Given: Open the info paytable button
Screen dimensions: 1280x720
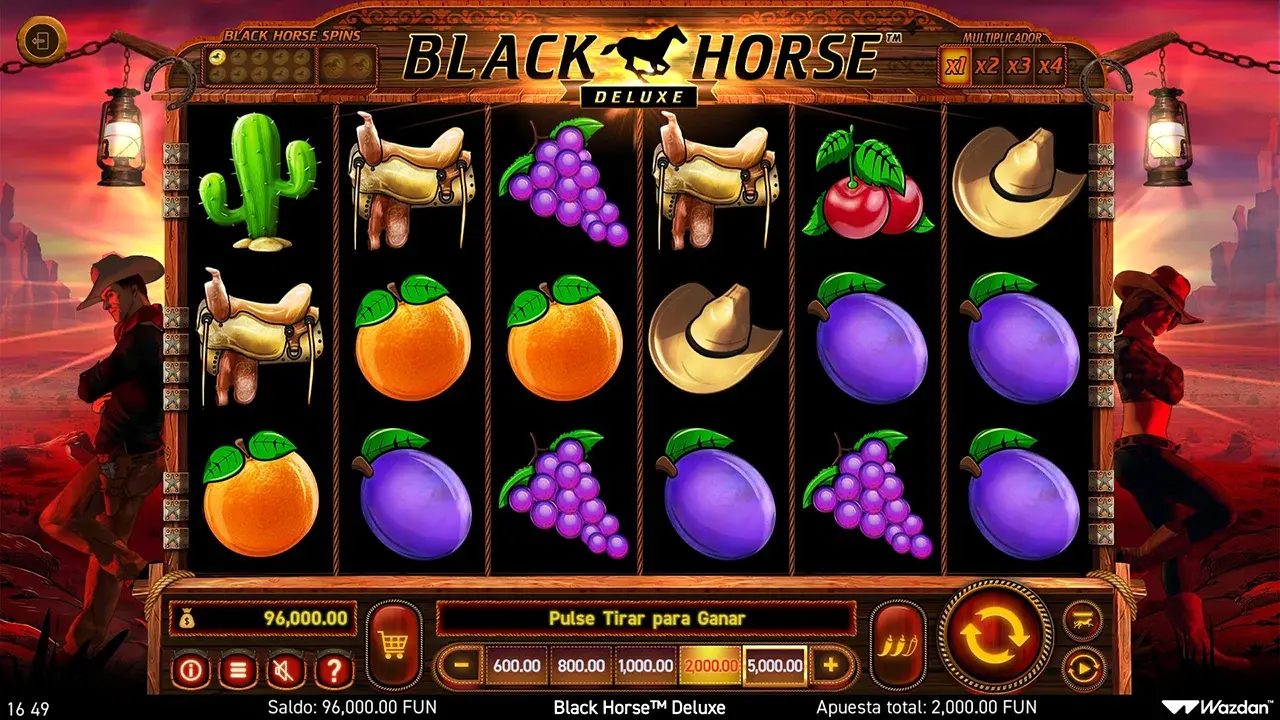Looking at the screenshot, I should click(x=190, y=670).
